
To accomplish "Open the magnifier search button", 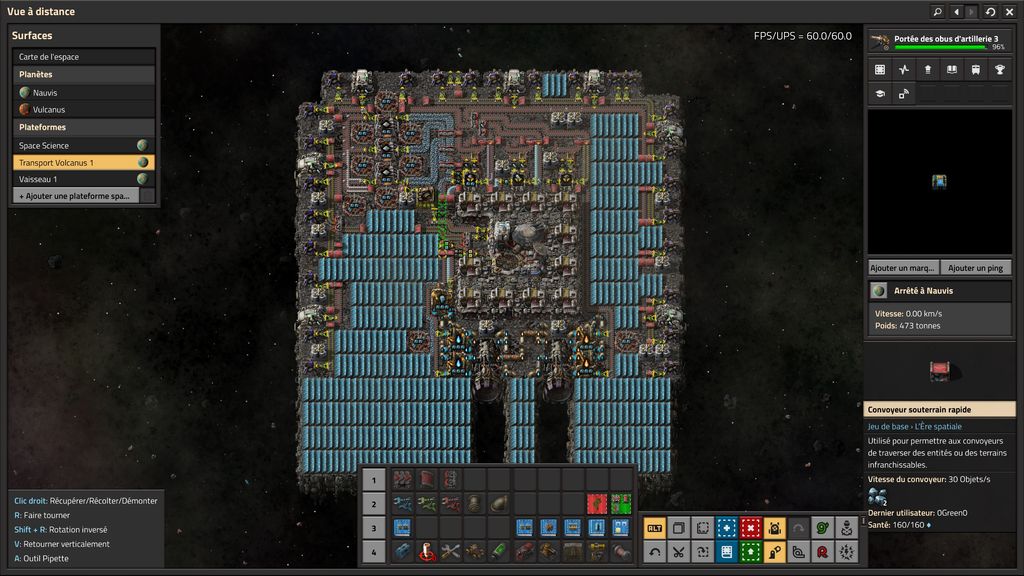I will point(937,12).
